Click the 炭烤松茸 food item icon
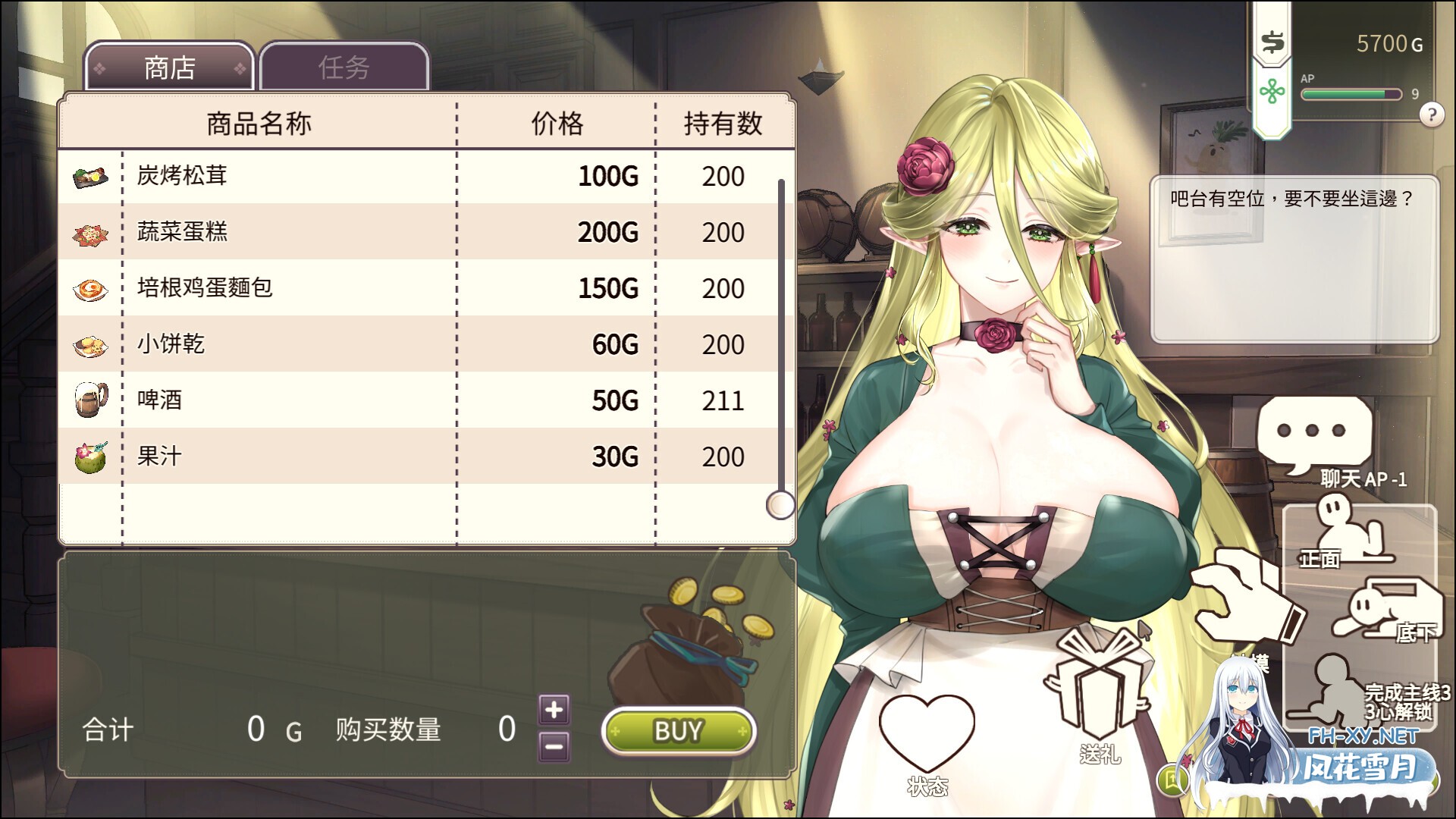Image resolution: width=1456 pixels, height=819 pixels. tap(89, 175)
